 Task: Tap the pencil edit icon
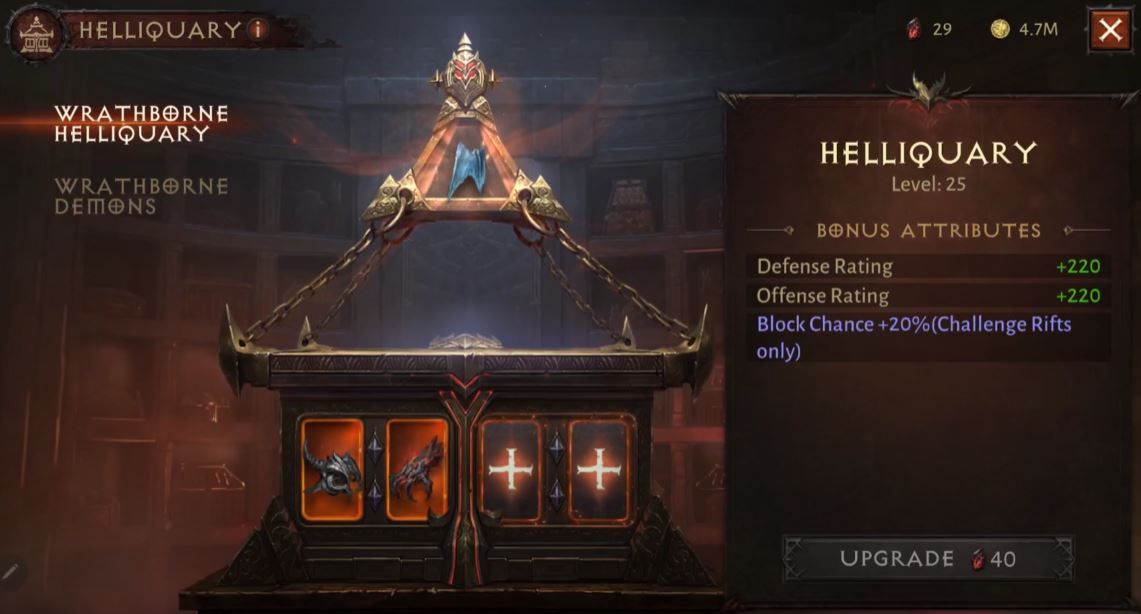11,572
